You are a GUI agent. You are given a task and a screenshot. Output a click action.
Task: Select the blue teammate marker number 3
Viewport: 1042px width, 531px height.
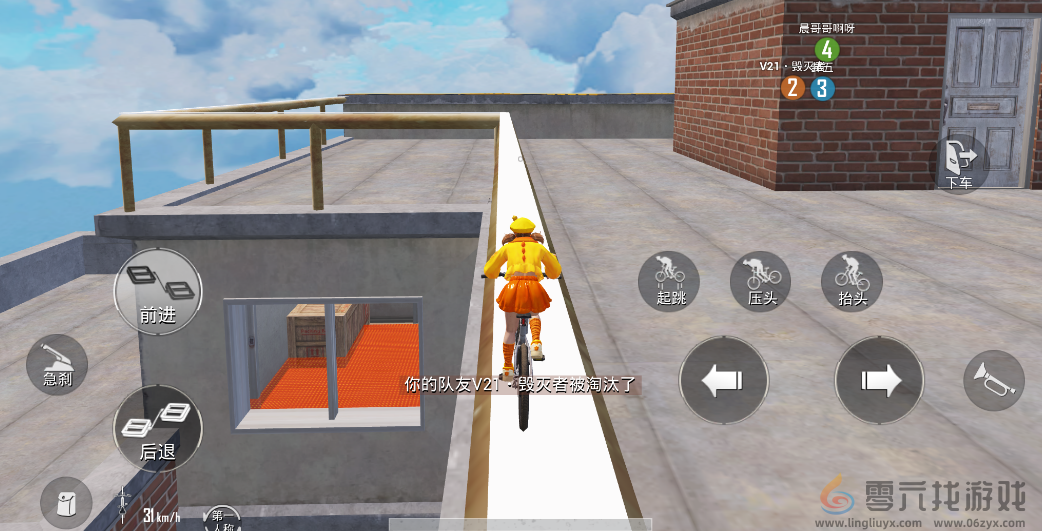pos(822,88)
